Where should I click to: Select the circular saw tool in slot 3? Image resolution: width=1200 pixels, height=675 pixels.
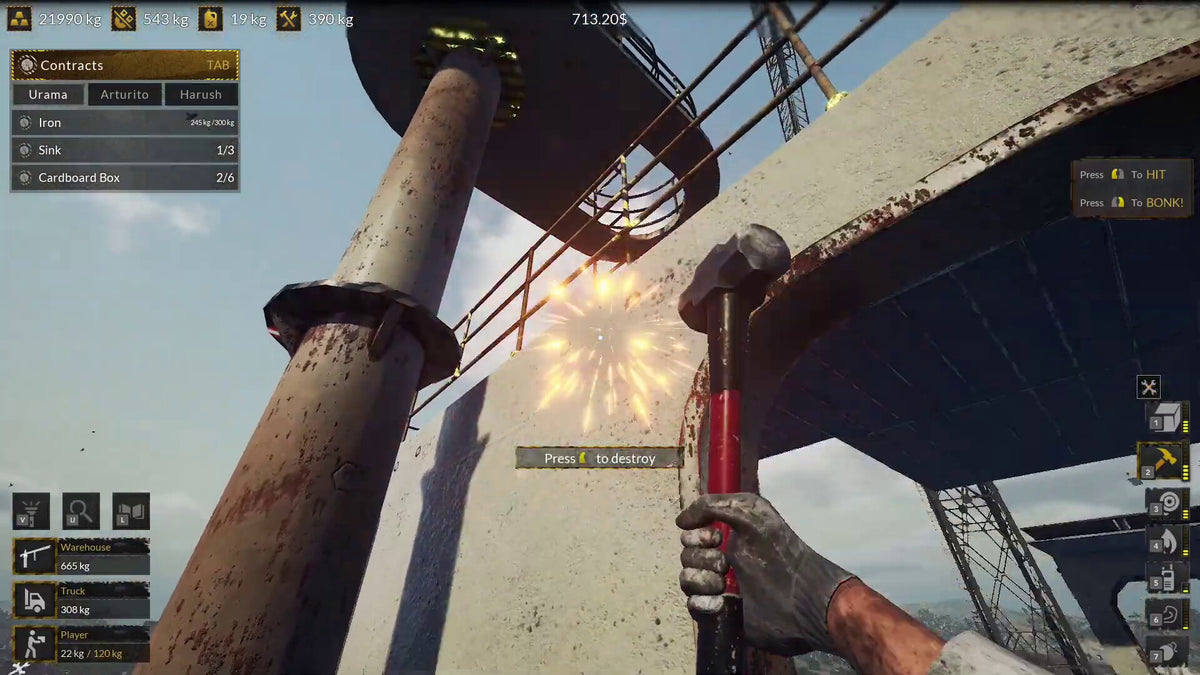(1165, 502)
